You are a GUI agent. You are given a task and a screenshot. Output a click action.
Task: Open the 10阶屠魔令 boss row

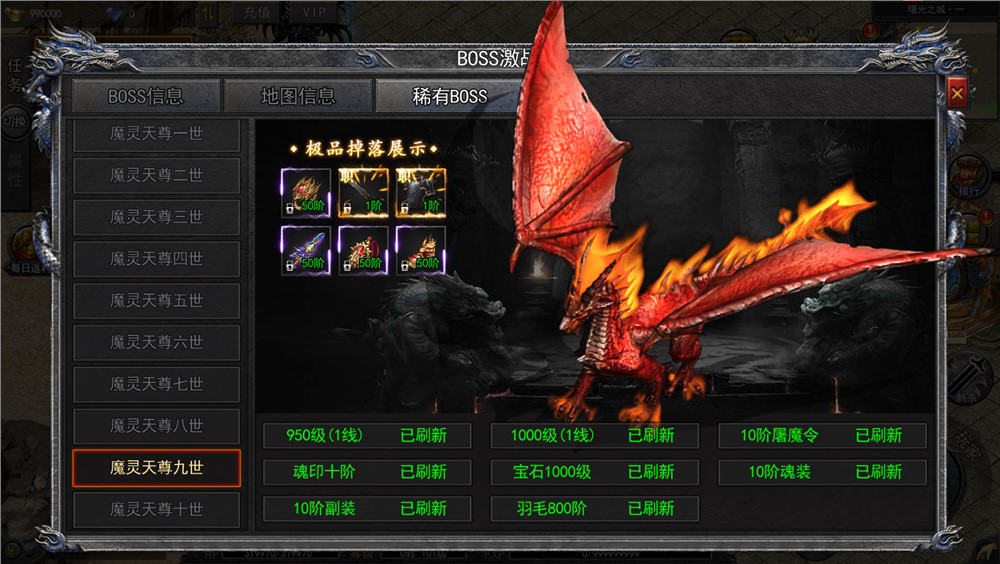(x=822, y=436)
